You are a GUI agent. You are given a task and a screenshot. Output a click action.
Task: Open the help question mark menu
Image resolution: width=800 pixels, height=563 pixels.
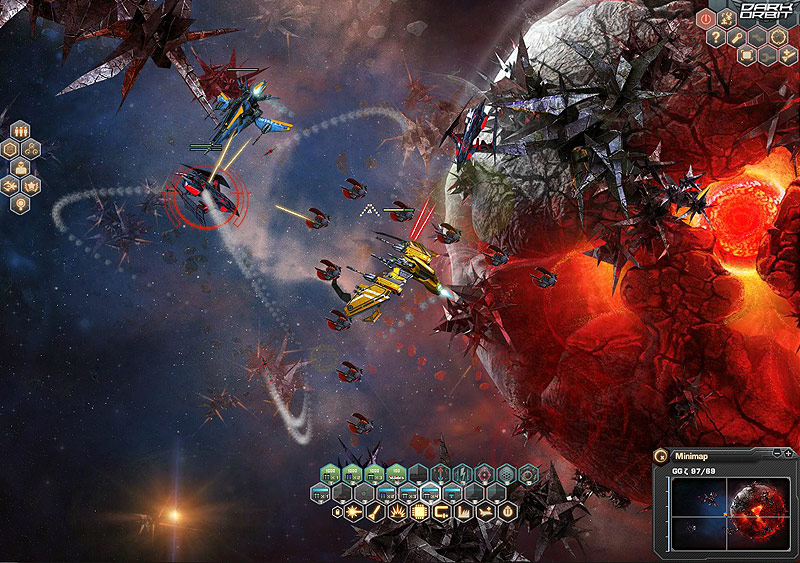[x=717, y=37]
